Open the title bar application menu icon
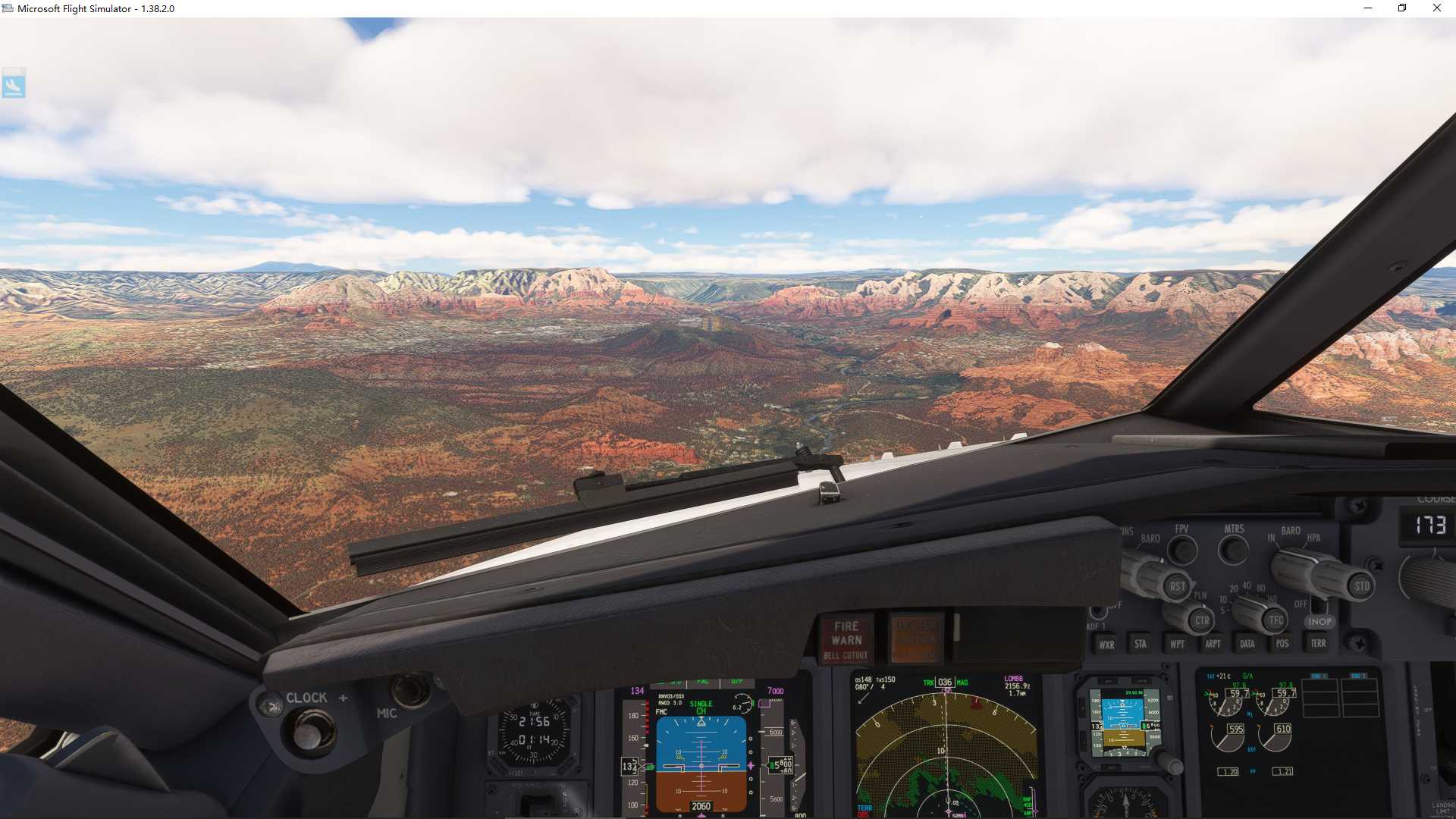The image size is (1456, 819). point(8,8)
